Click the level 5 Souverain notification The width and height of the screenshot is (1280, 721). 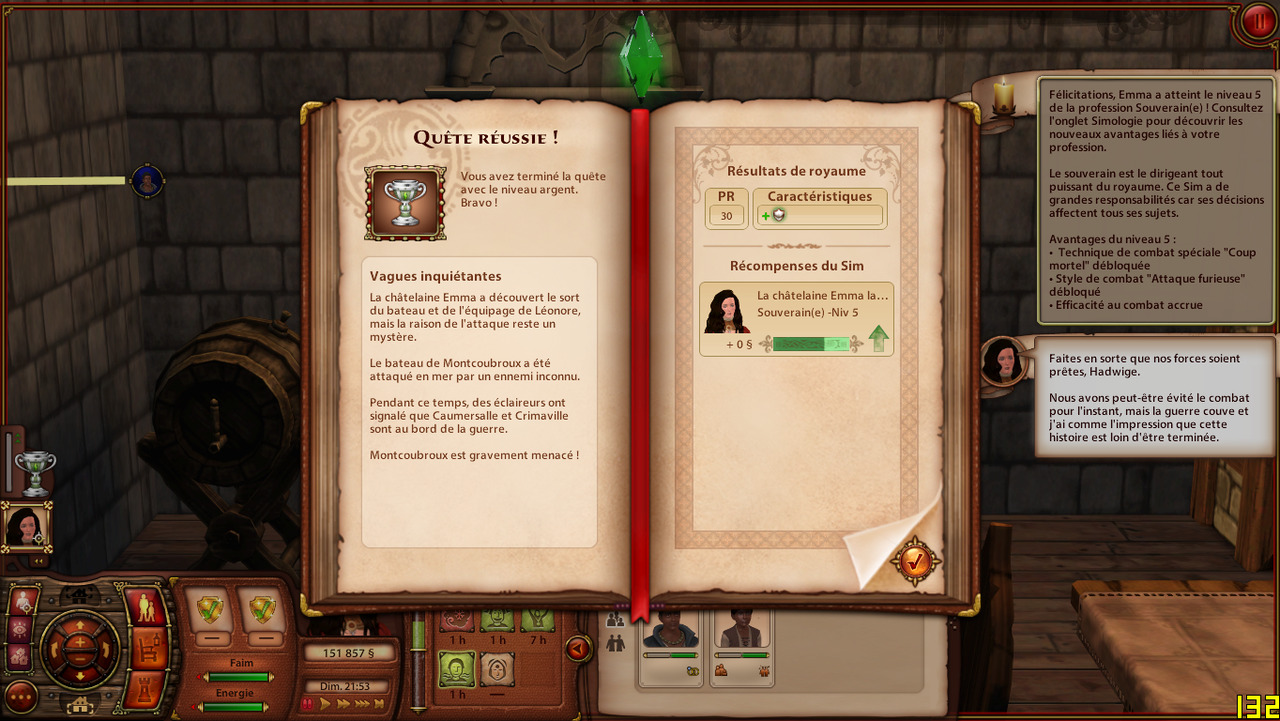[1157, 201]
